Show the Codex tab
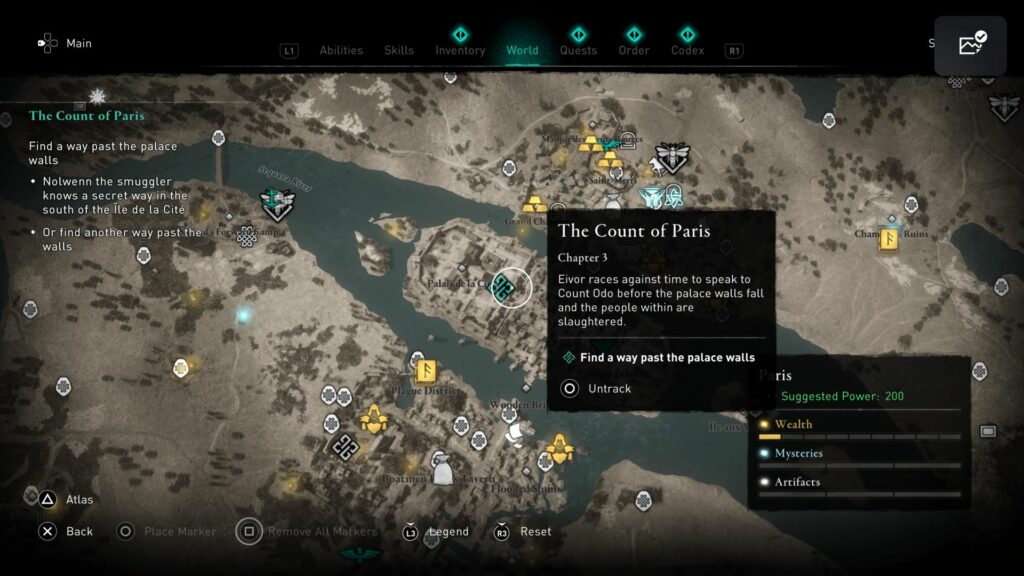 [x=687, y=50]
